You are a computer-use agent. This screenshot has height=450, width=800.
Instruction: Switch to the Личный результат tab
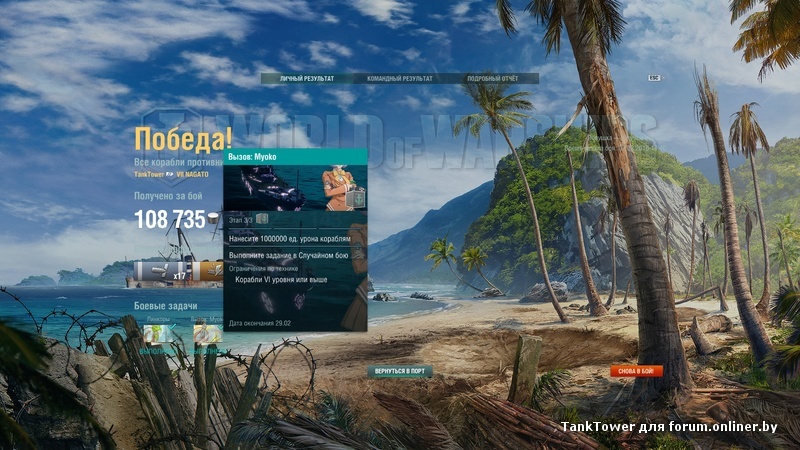coord(307,78)
